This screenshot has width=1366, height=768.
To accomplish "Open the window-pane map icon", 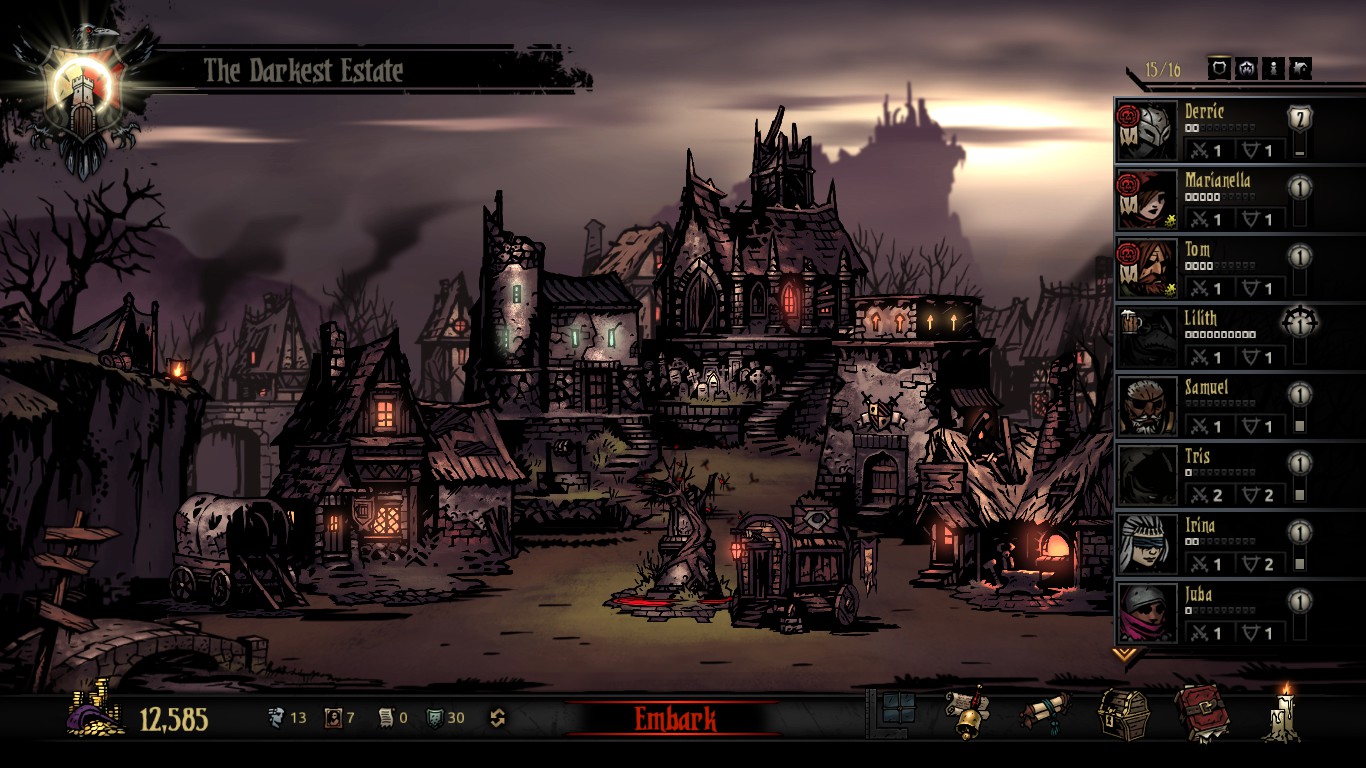I will 897,710.
